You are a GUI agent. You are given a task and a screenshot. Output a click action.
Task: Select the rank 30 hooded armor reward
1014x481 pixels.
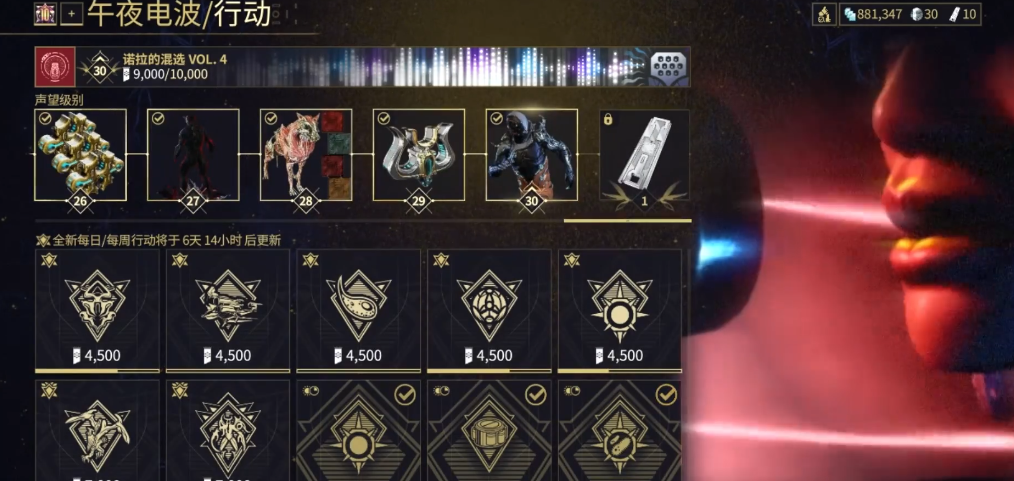click(532, 155)
